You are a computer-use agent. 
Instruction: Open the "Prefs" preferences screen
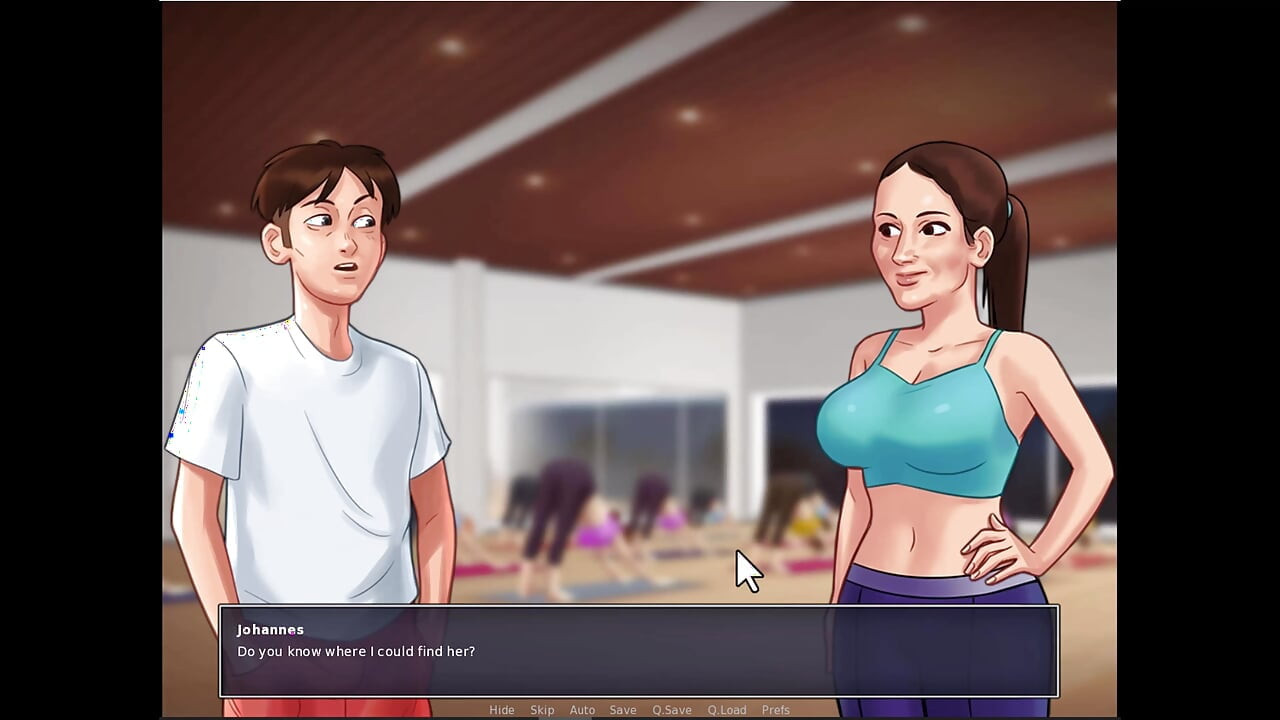coord(776,710)
